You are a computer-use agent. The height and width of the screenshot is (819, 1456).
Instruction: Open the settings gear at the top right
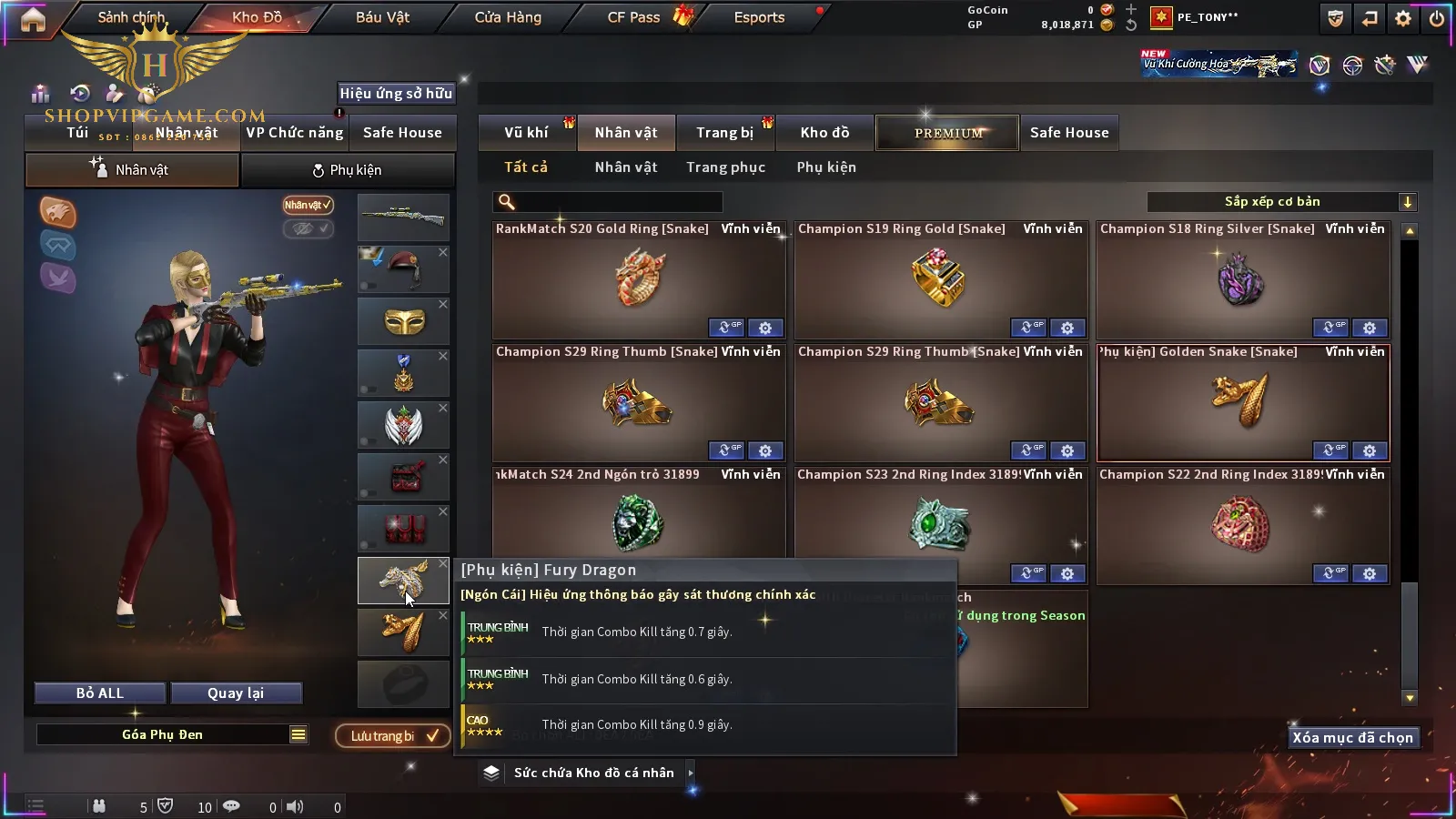(1403, 18)
